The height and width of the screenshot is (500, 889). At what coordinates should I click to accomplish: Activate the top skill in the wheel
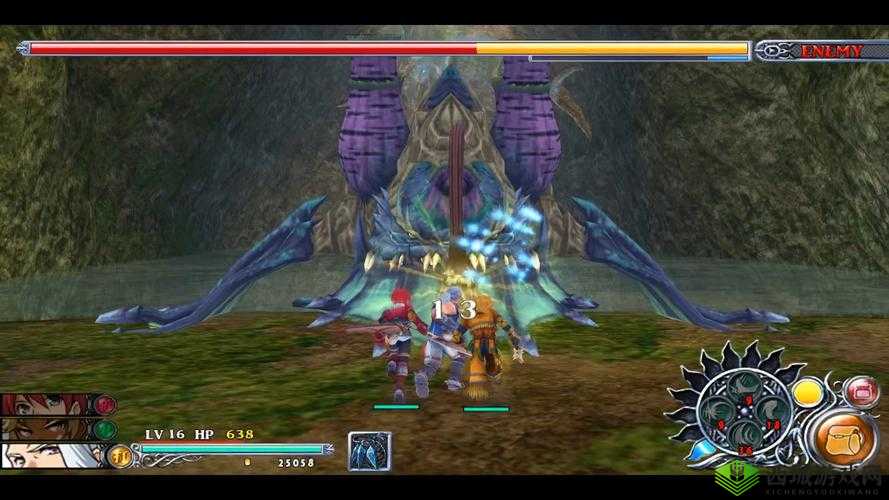pos(746,386)
